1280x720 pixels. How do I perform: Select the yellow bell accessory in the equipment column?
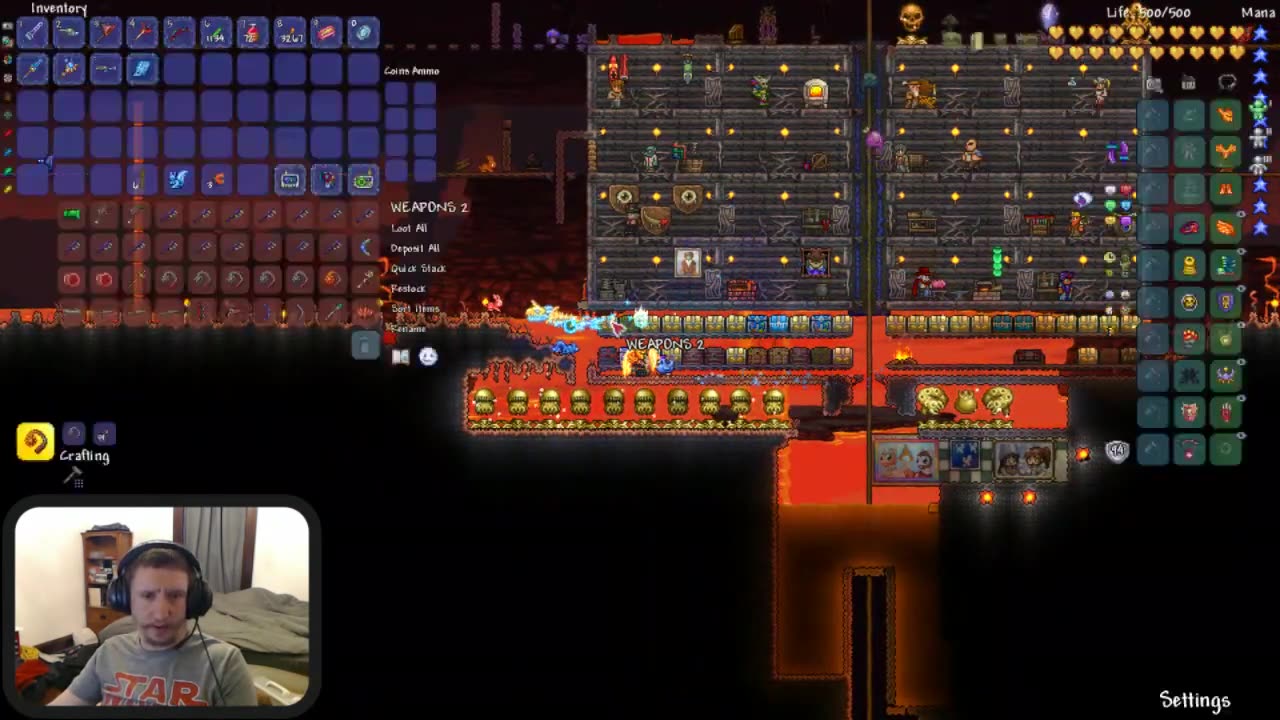(1189, 265)
